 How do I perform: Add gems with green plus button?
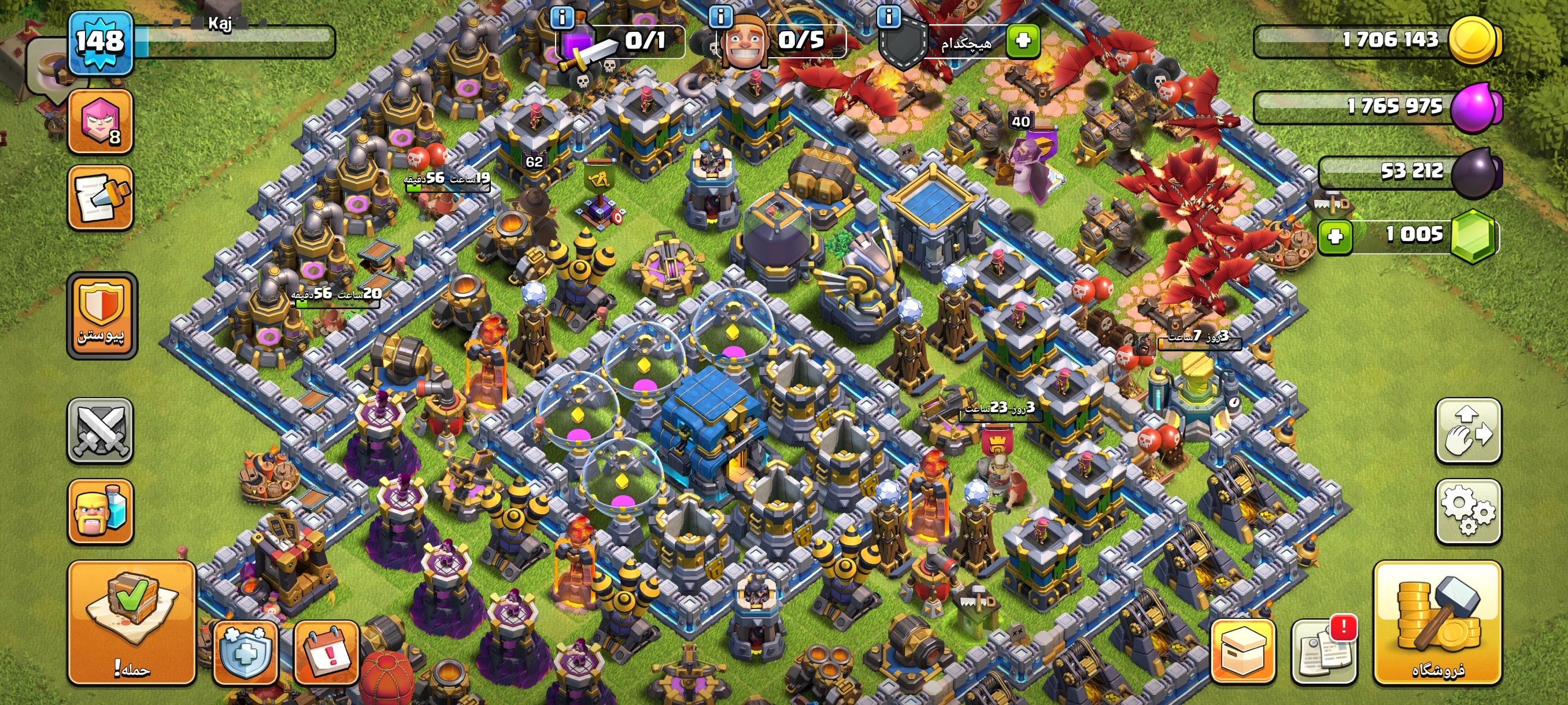coord(1335,236)
